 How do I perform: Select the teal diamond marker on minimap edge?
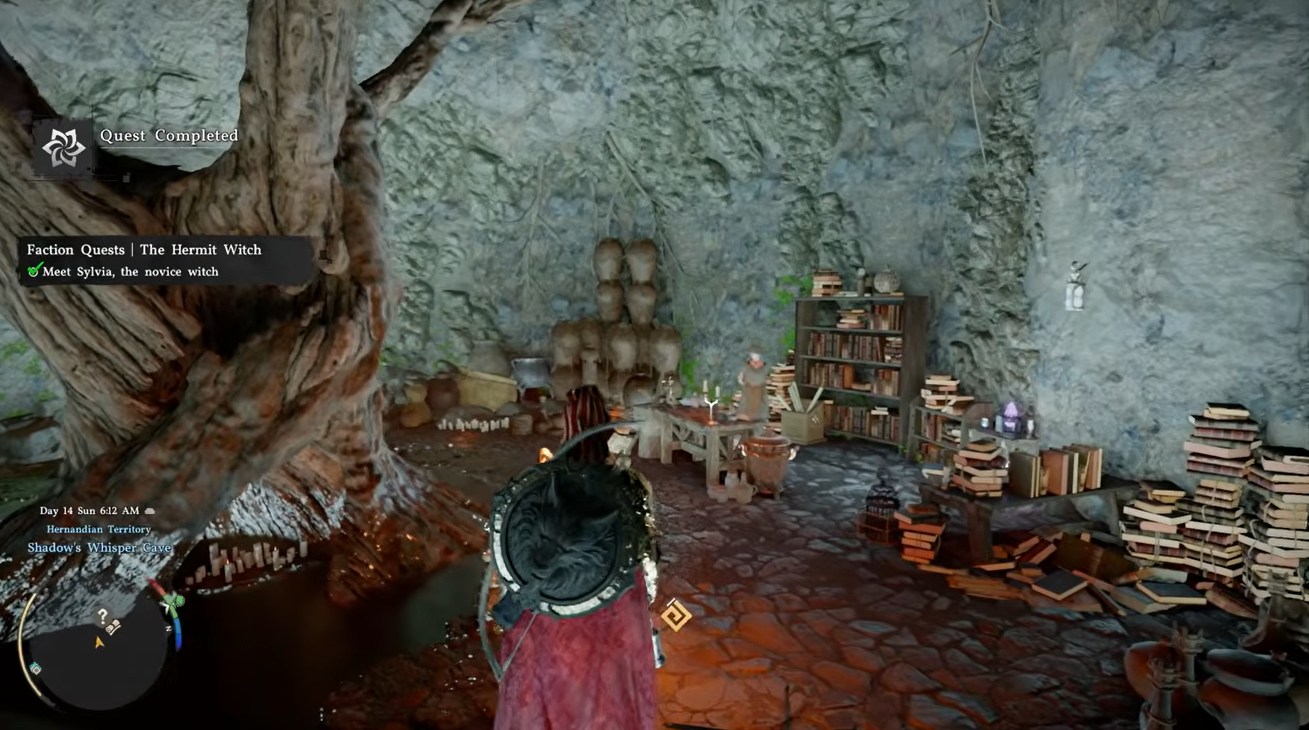36,668
